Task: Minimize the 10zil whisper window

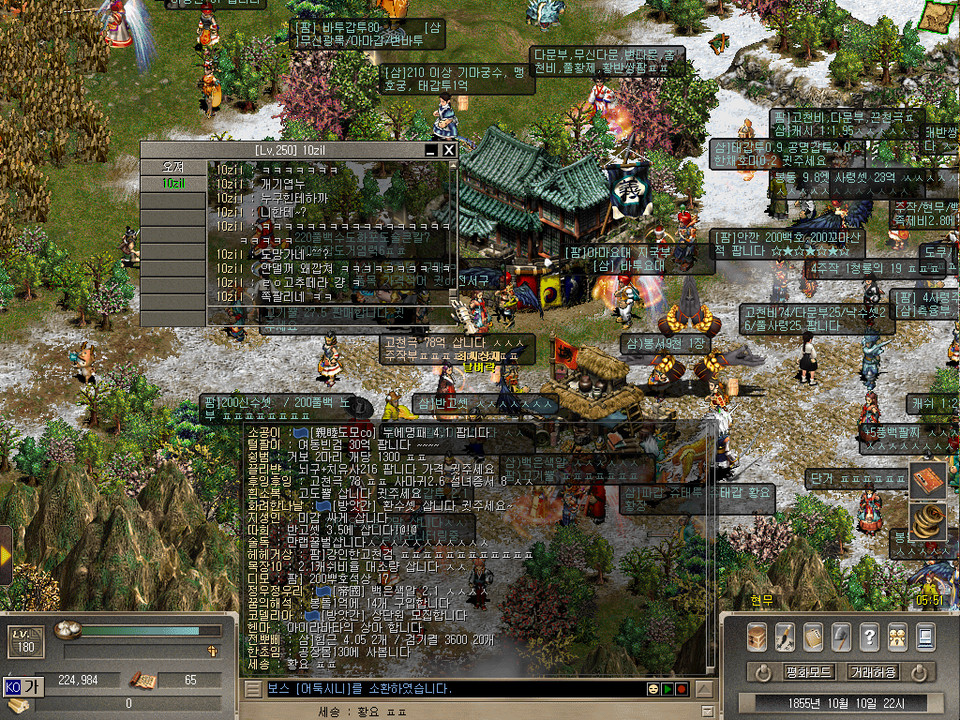Action: (x=431, y=150)
